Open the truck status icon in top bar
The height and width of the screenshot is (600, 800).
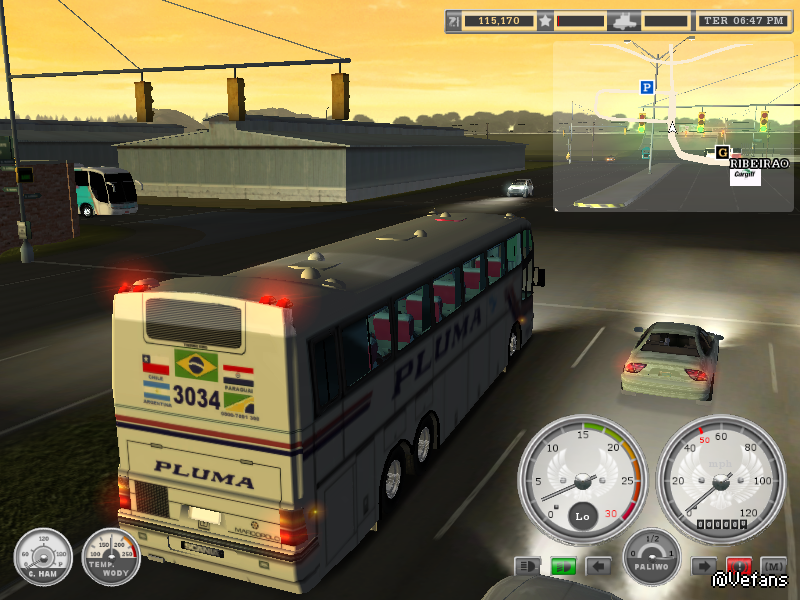[624, 20]
